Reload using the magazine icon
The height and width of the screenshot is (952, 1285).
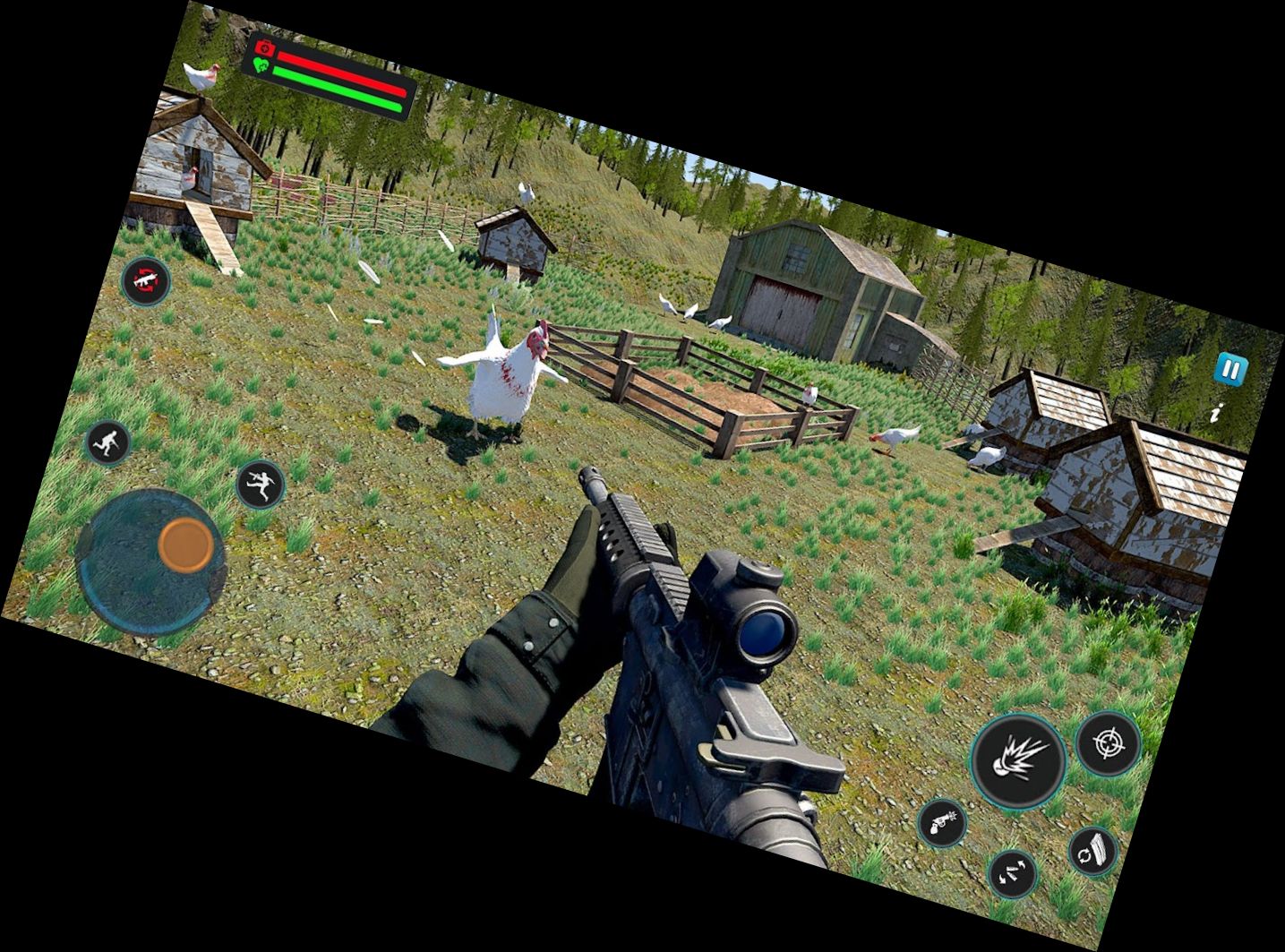[x=1094, y=851]
